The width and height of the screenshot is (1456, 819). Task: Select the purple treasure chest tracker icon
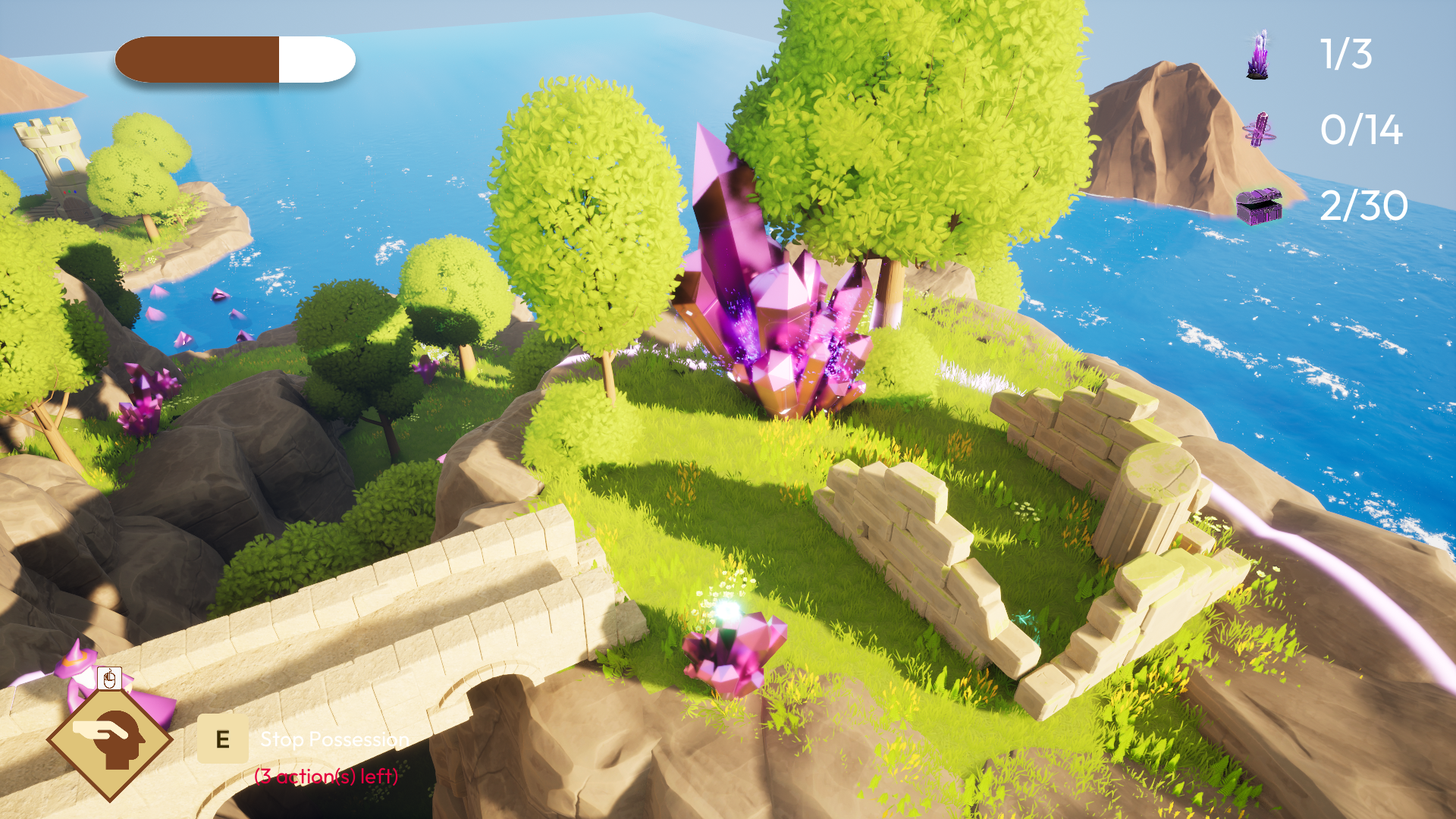tap(1259, 206)
